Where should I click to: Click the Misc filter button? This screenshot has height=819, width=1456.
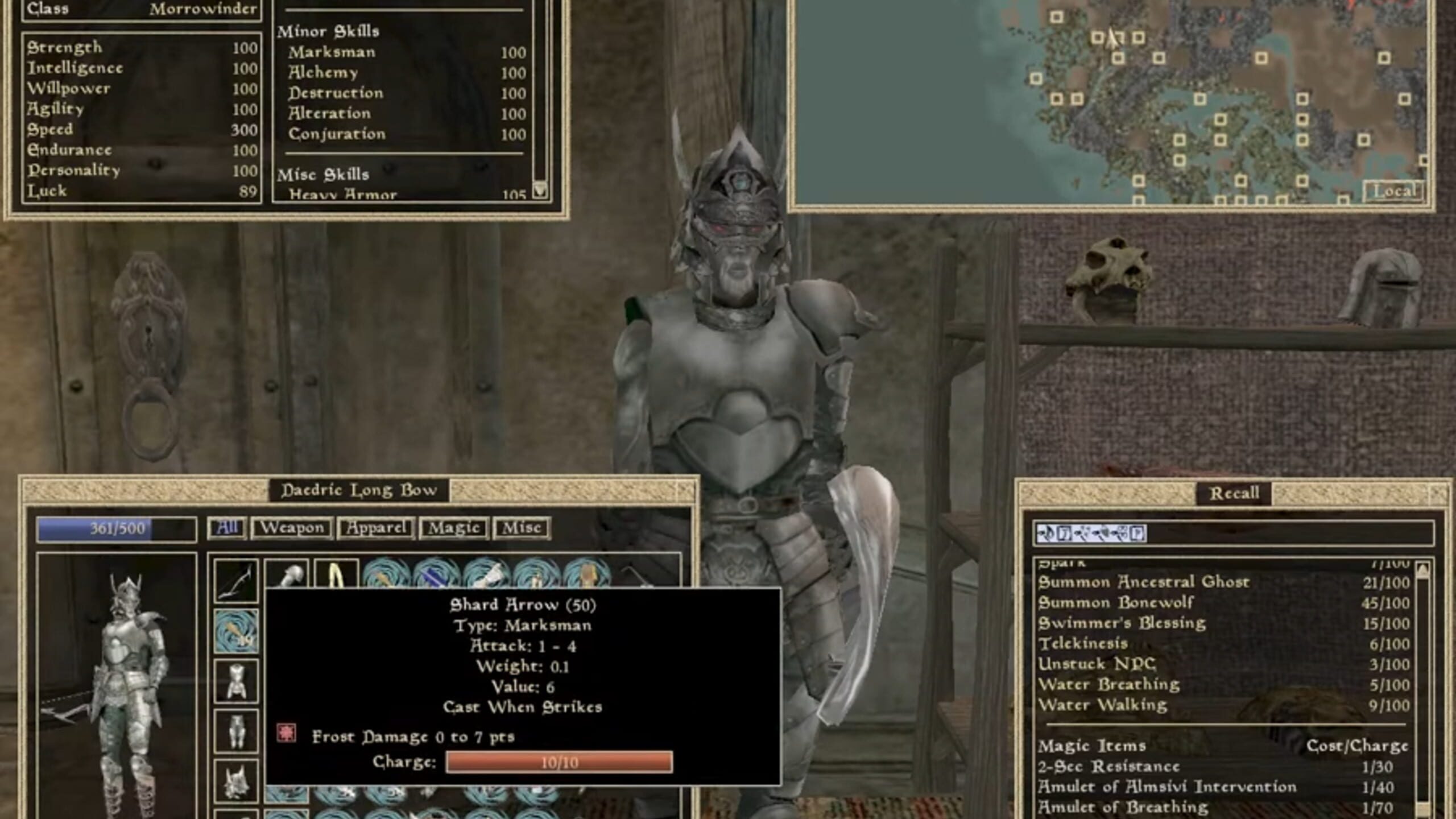[522, 528]
